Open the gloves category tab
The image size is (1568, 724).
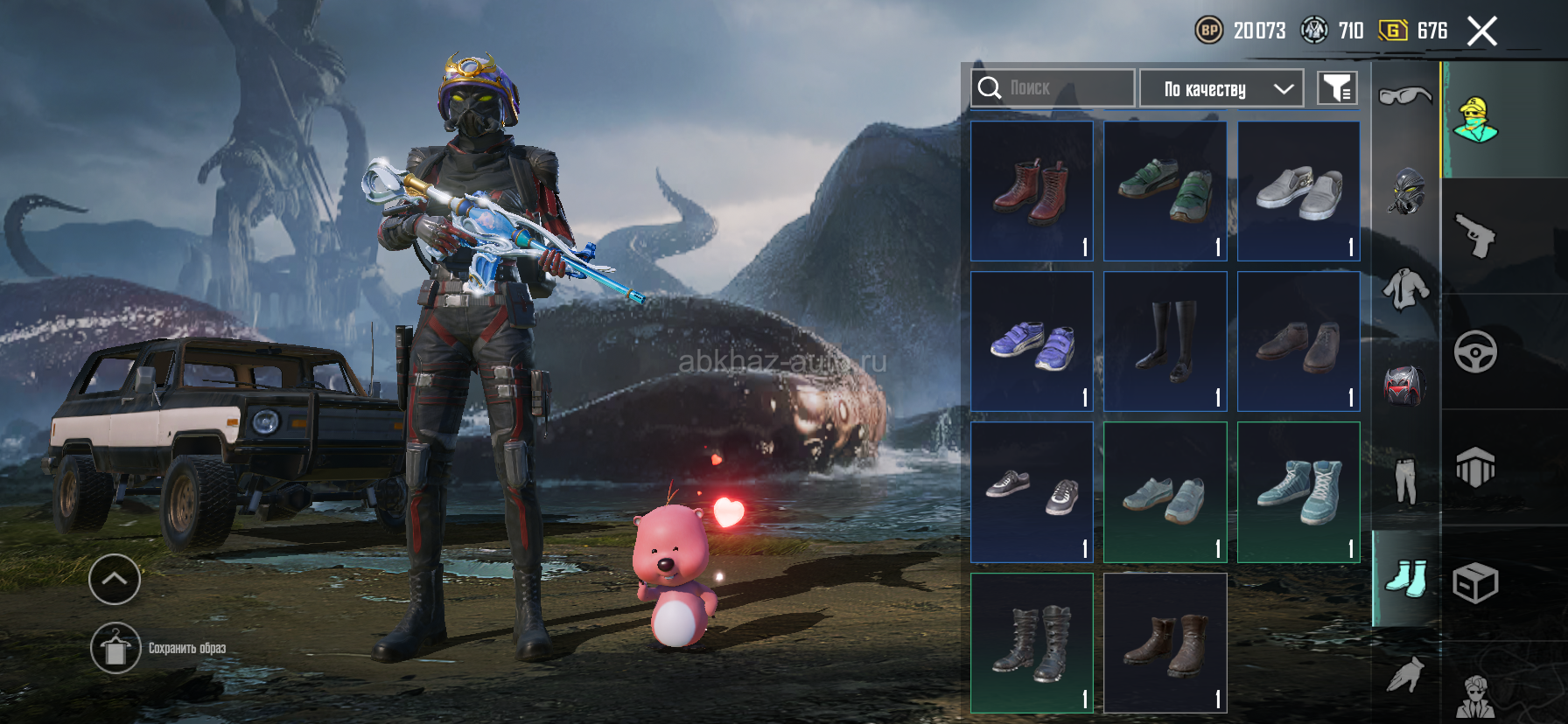pyautogui.click(x=1405, y=674)
